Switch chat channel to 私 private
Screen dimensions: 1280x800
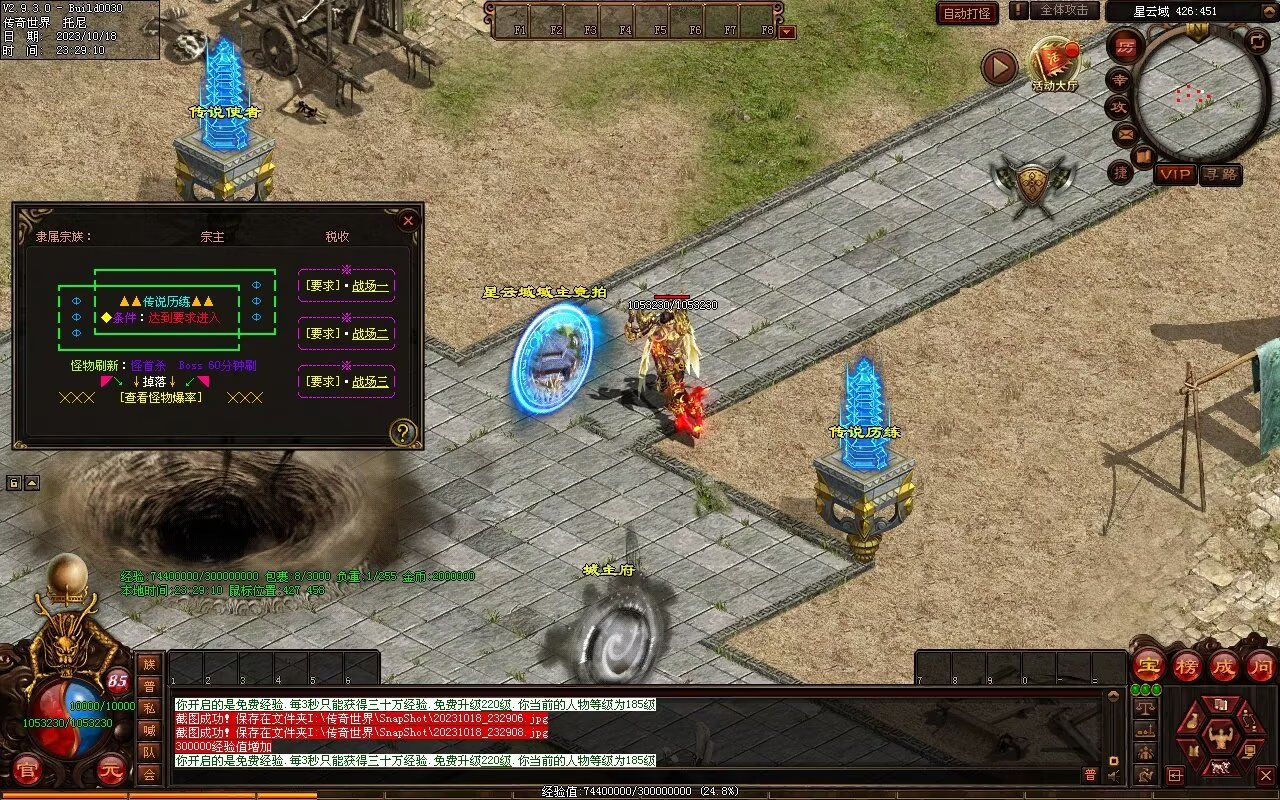149,708
